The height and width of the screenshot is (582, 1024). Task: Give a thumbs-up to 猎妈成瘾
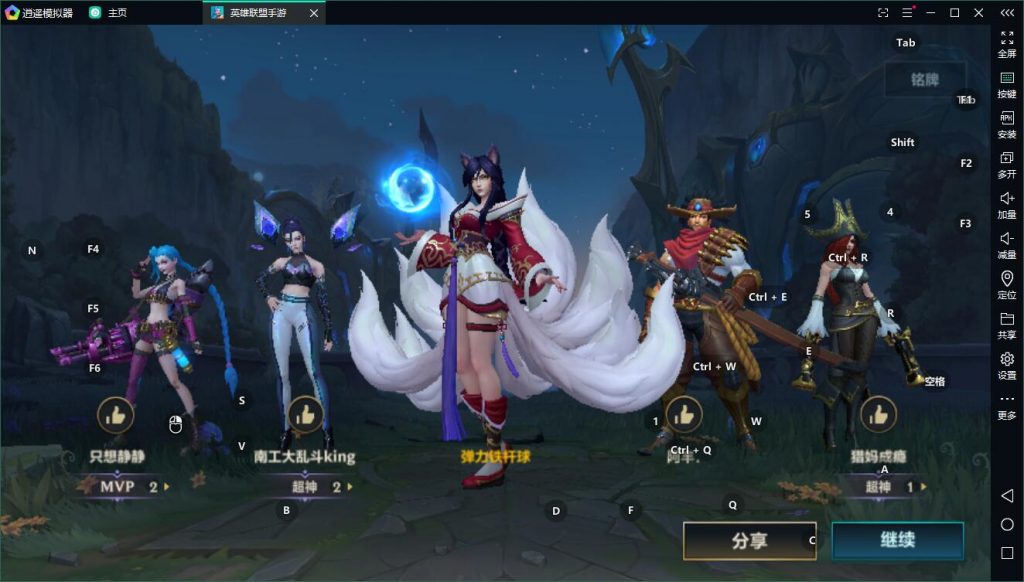(878, 413)
